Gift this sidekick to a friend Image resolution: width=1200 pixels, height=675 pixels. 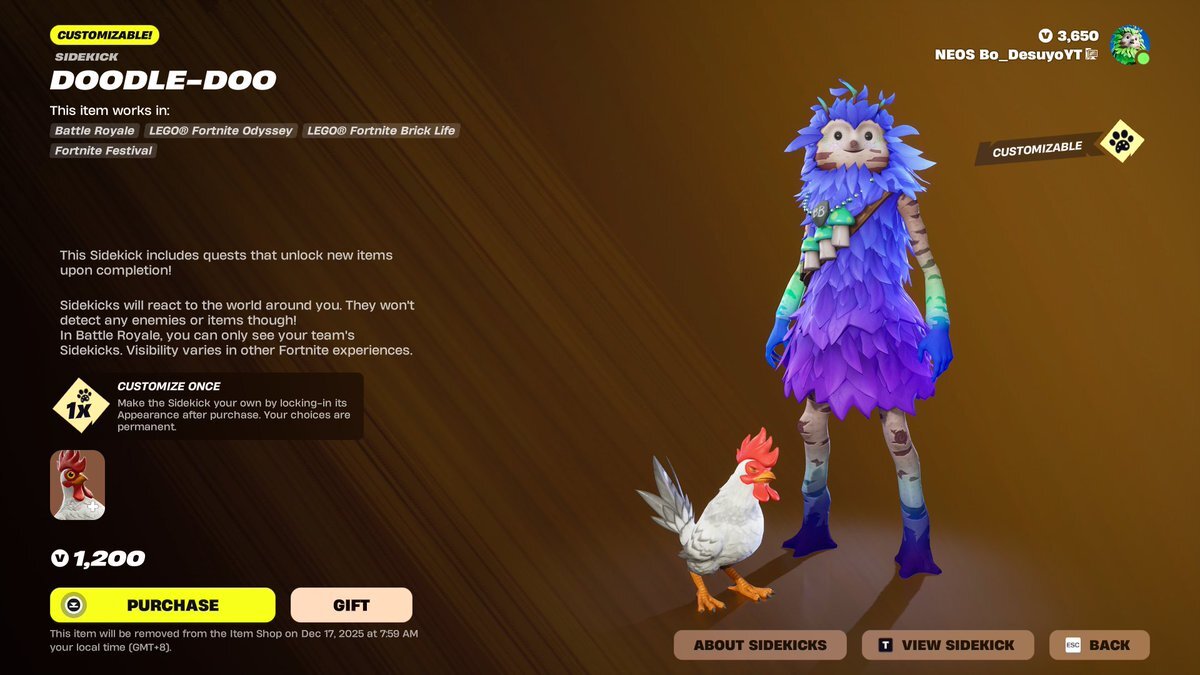(351, 605)
